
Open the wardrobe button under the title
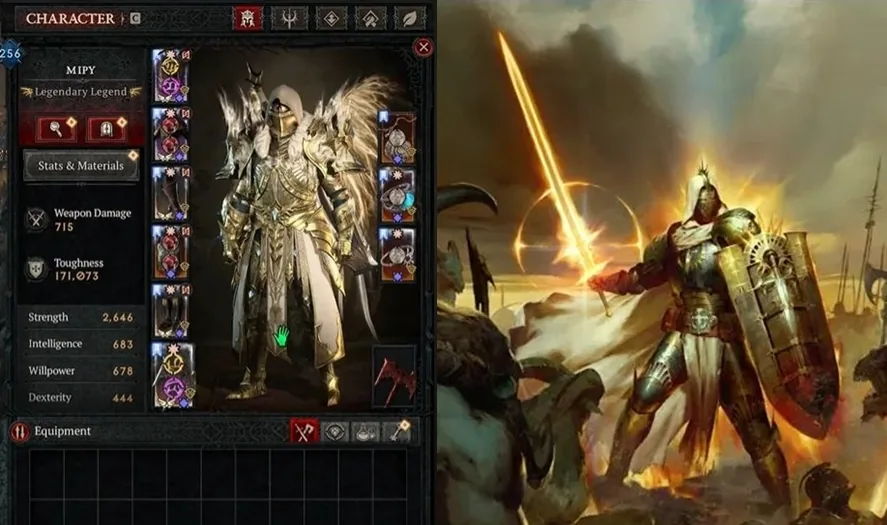[x=106, y=129]
